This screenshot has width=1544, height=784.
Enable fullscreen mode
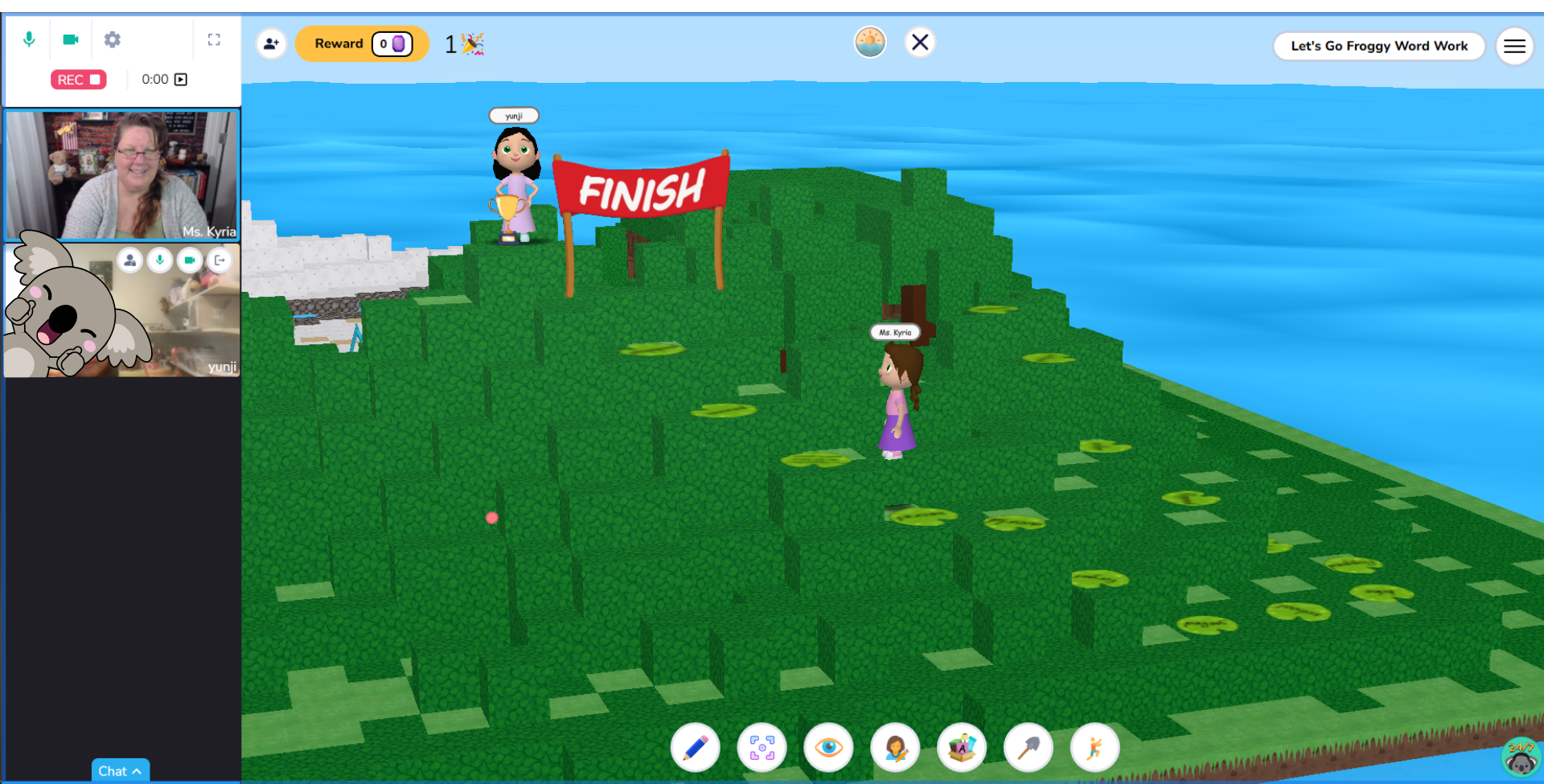(x=214, y=39)
